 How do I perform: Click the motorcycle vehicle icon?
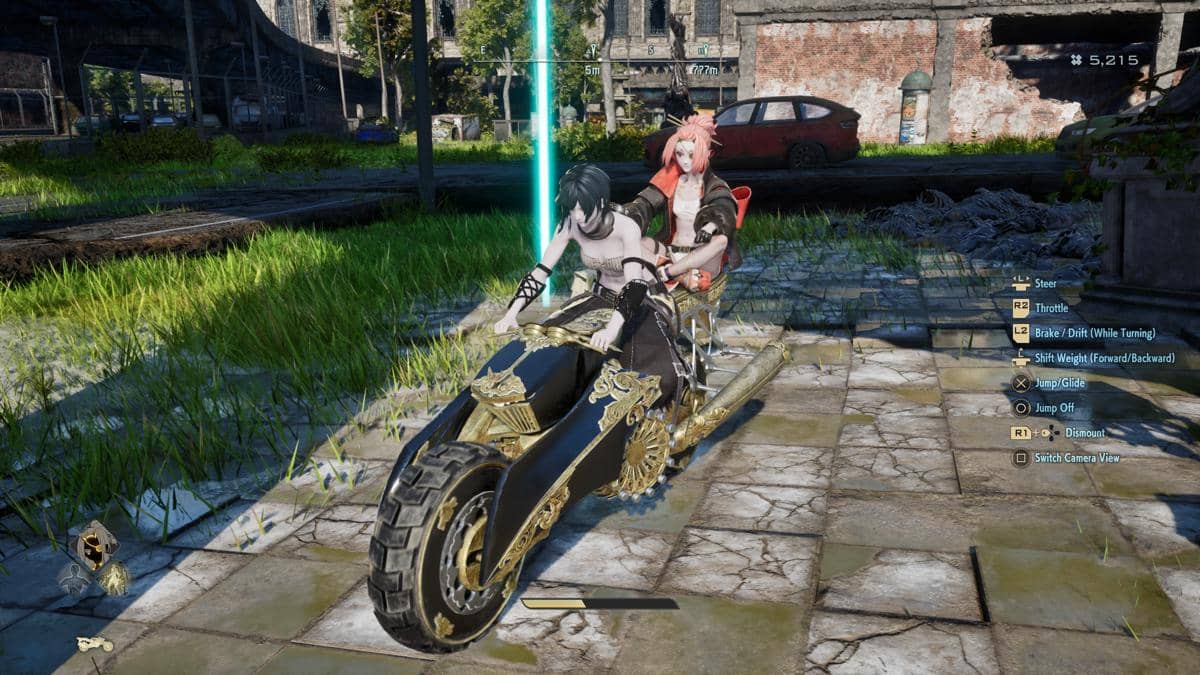click(95, 643)
